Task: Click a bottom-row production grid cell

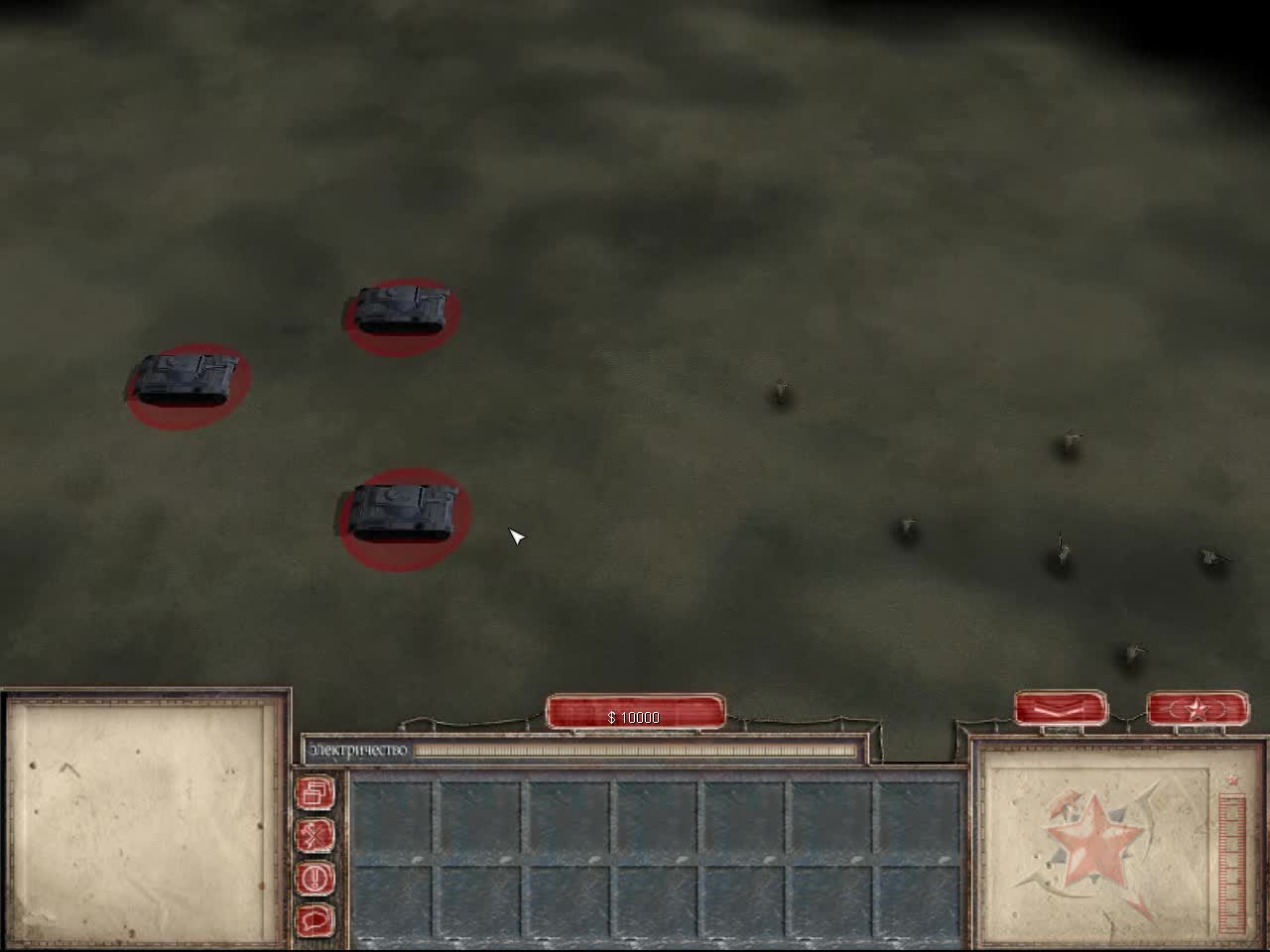Action: coord(476,902)
